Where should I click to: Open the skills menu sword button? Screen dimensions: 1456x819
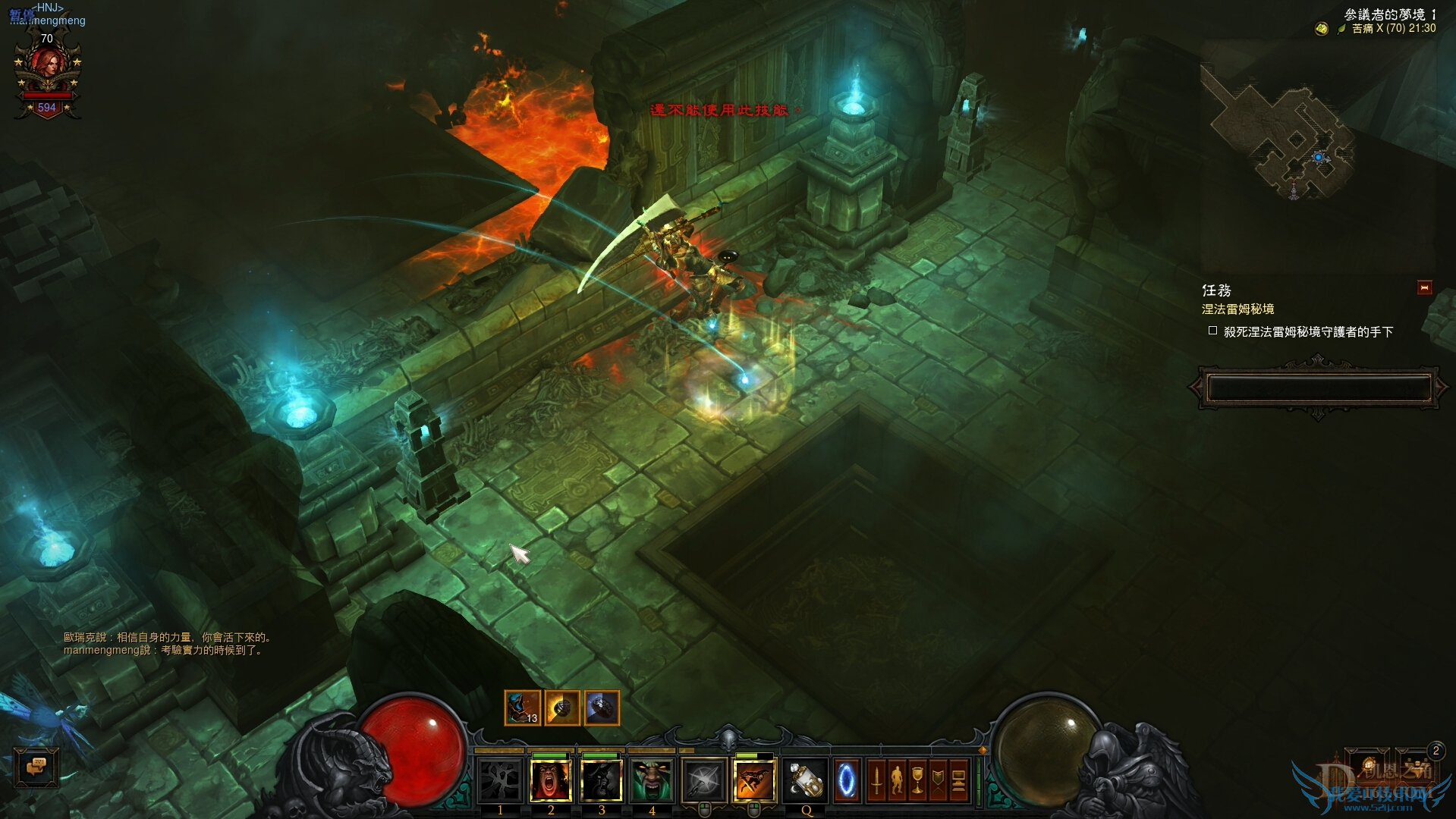coord(876,780)
